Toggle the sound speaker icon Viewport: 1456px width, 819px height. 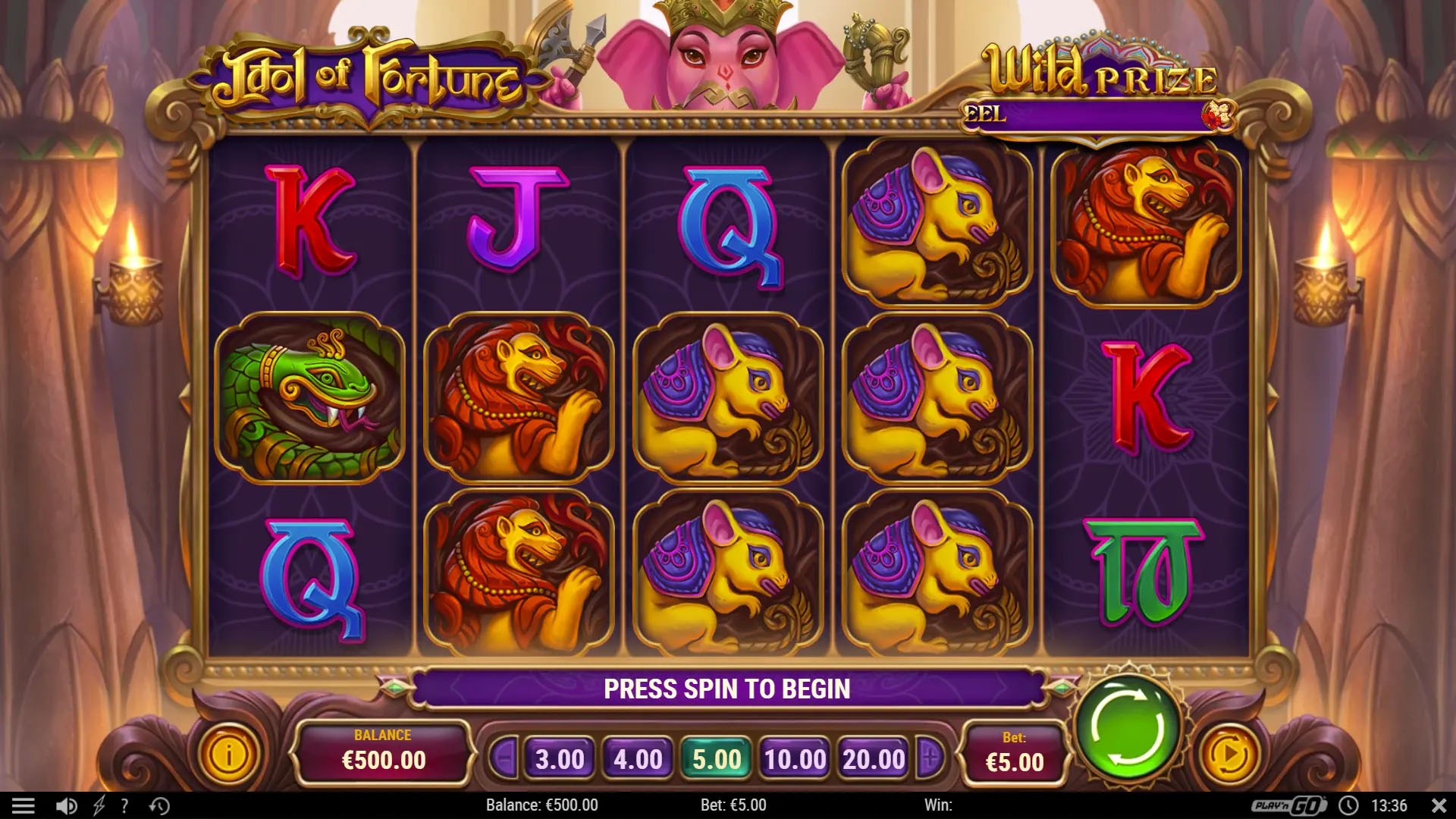[x=66, y=805]
